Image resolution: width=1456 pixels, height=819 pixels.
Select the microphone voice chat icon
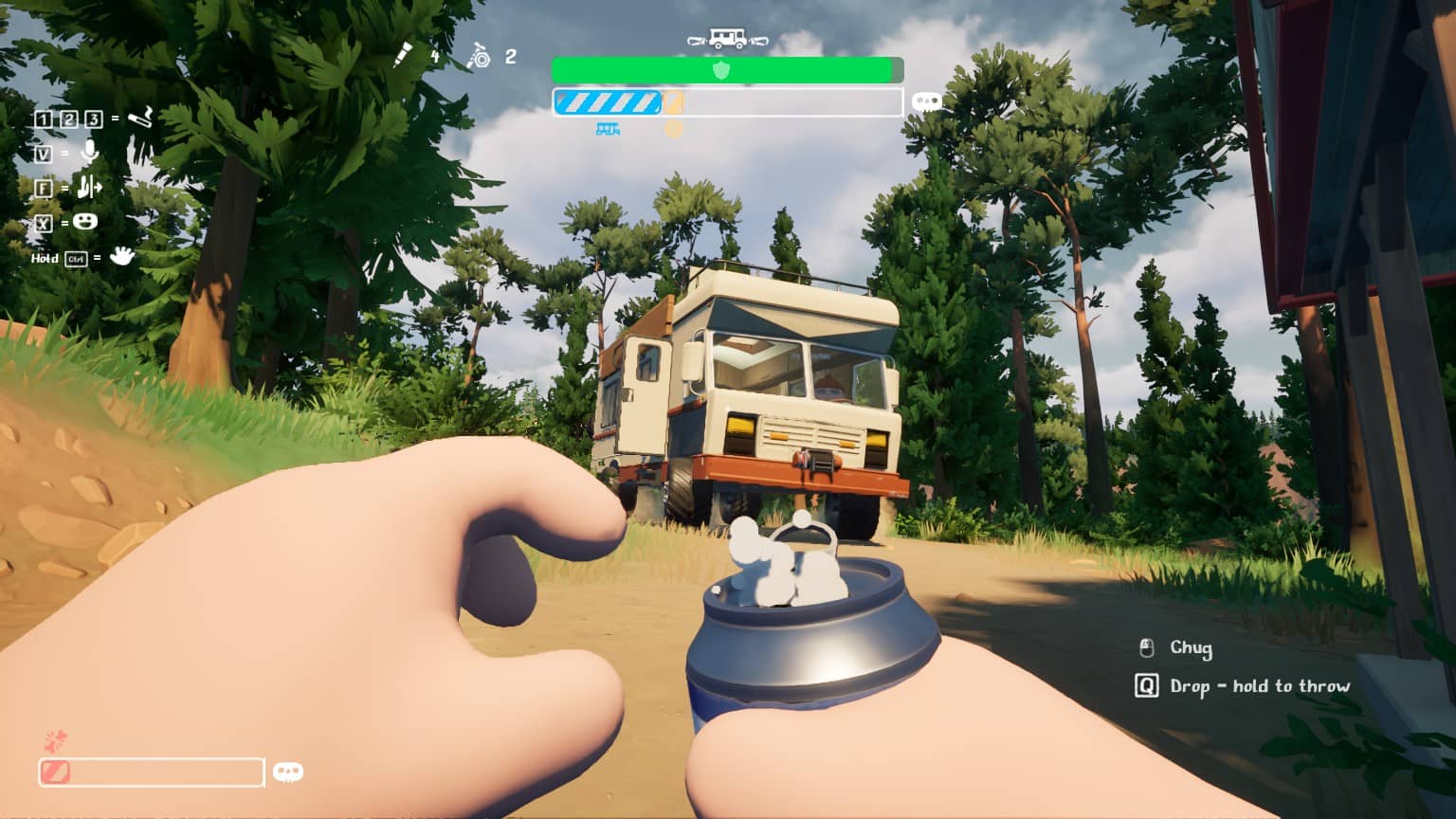89,152
